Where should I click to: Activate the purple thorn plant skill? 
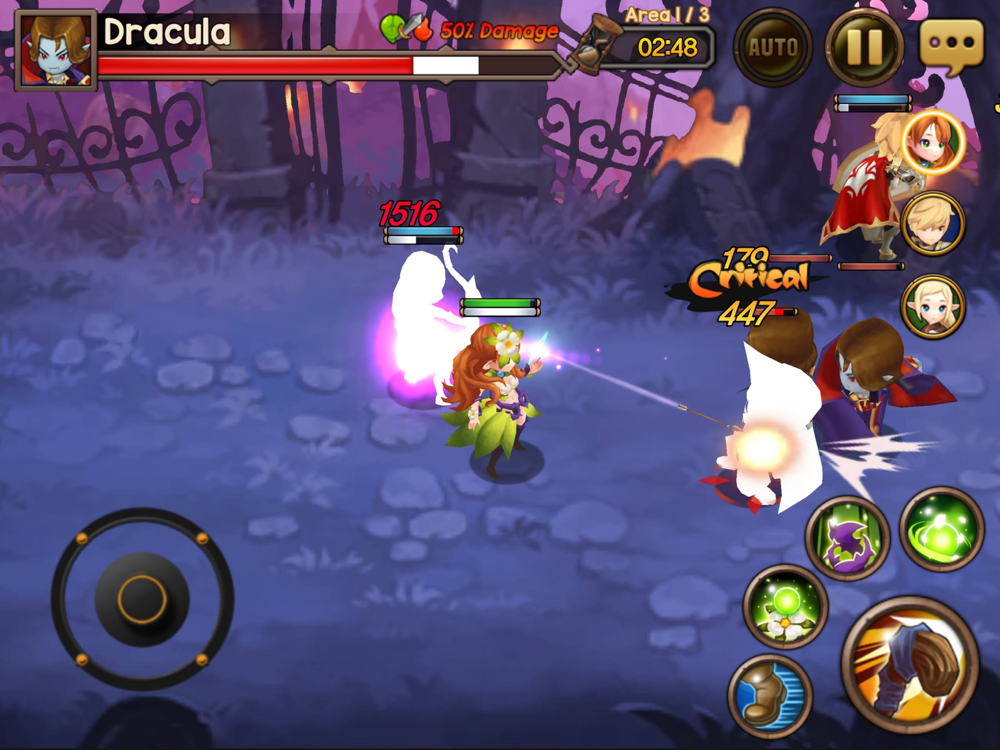(x=847, y=538)
